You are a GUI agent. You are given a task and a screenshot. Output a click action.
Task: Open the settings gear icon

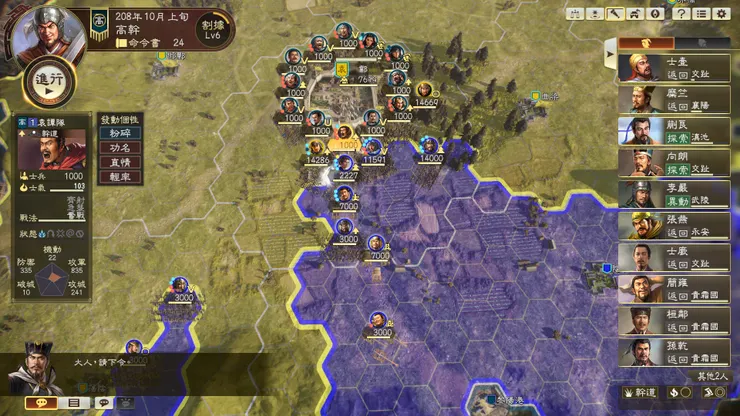720,14
